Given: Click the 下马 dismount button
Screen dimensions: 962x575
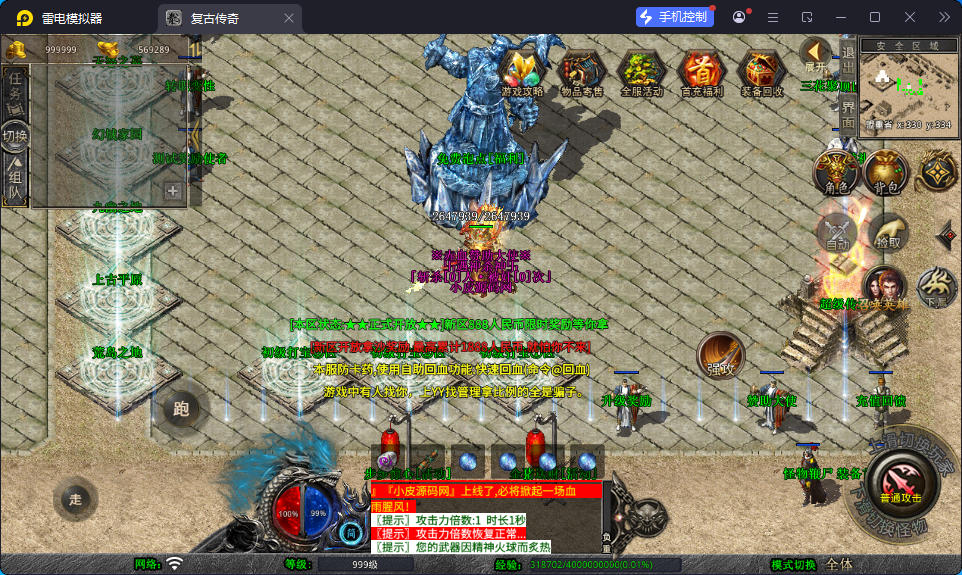Looking at the screenshot, I should 937,287.
